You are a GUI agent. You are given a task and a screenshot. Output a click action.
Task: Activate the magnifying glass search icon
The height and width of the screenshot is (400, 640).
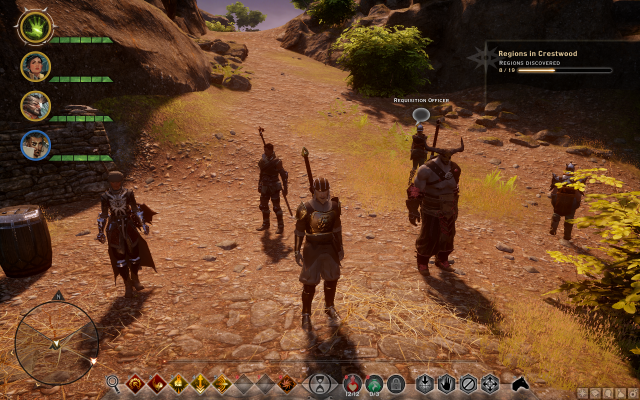click(x=113, y=382)
